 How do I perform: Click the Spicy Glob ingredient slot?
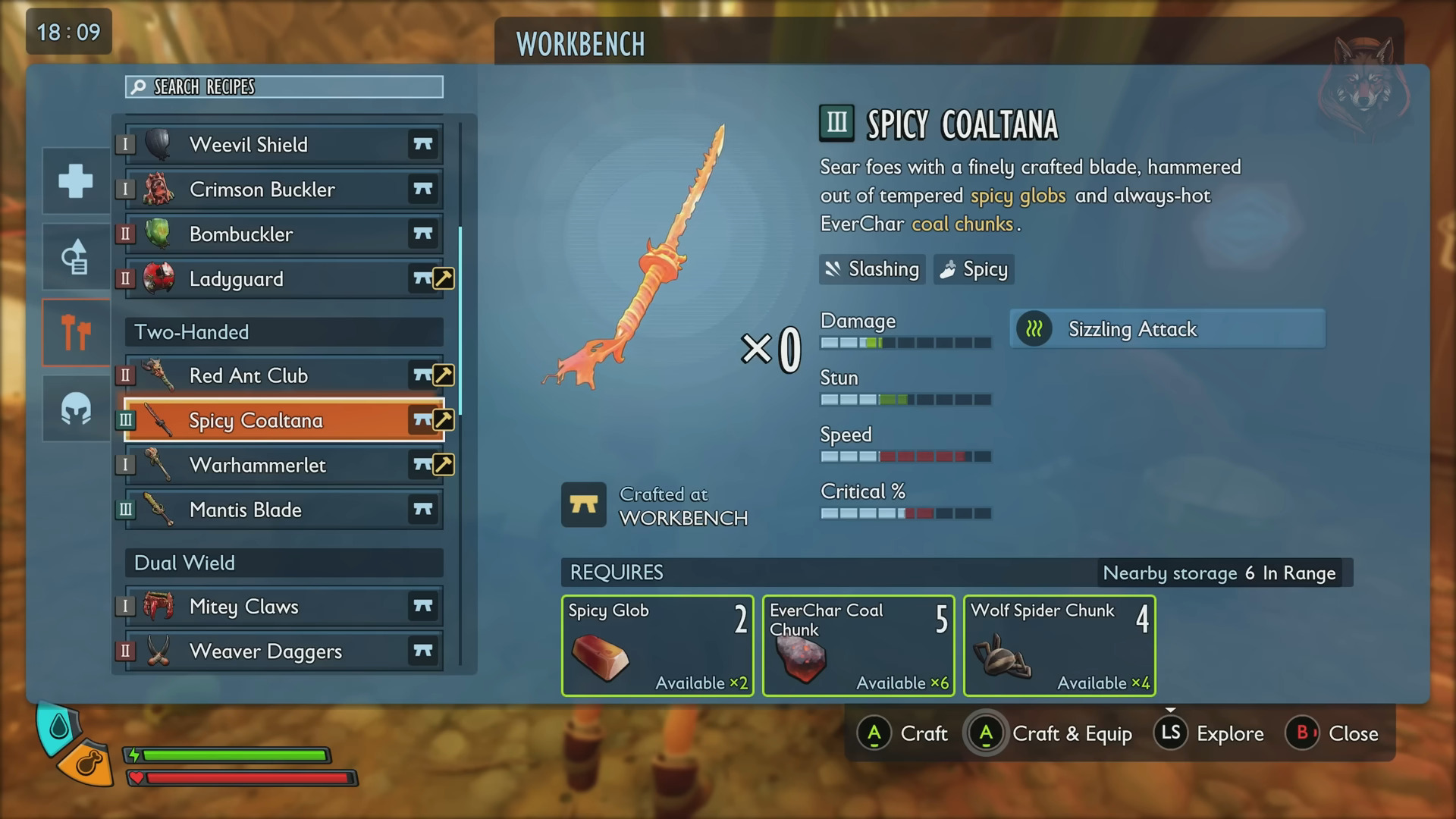(x=657, y=645)
